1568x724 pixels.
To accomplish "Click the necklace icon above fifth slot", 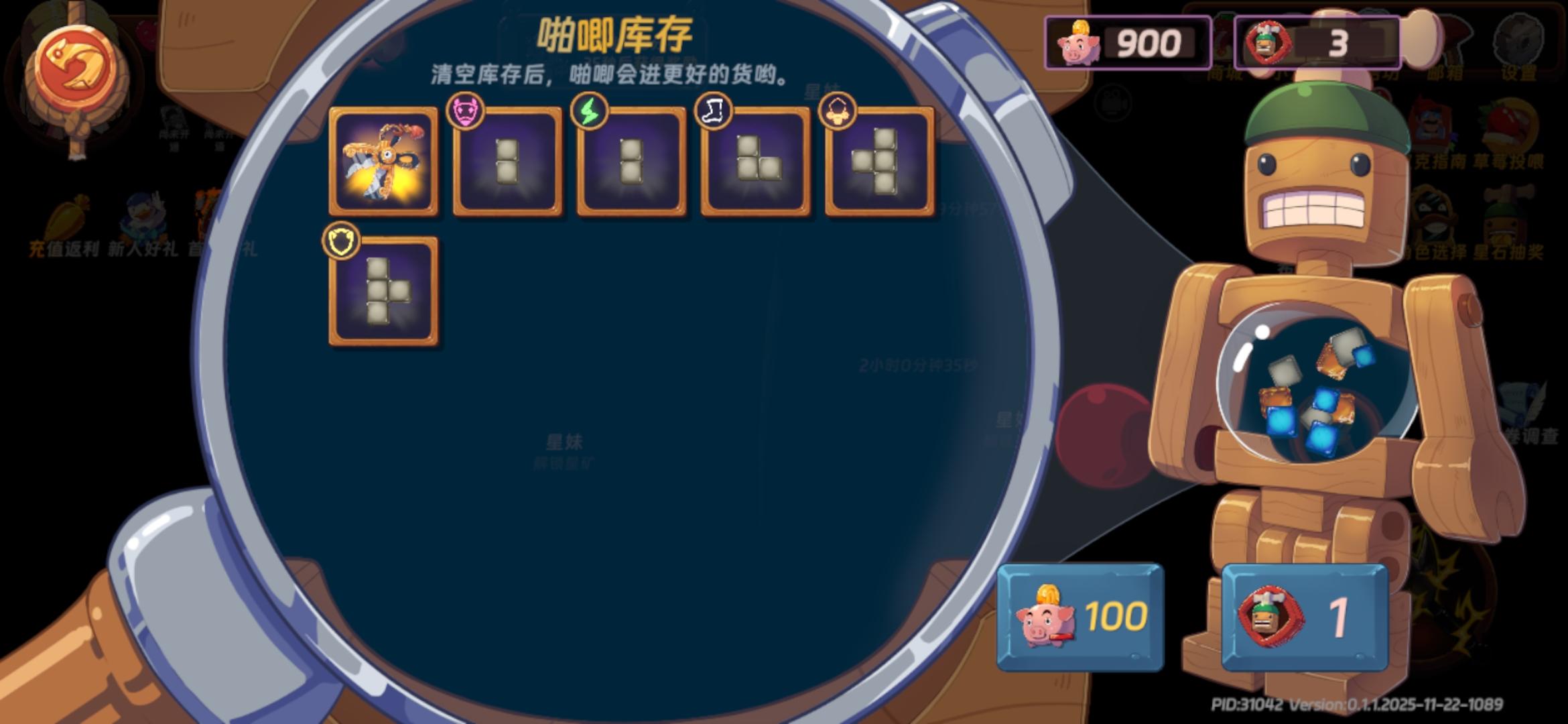I will tap(836, 111).
